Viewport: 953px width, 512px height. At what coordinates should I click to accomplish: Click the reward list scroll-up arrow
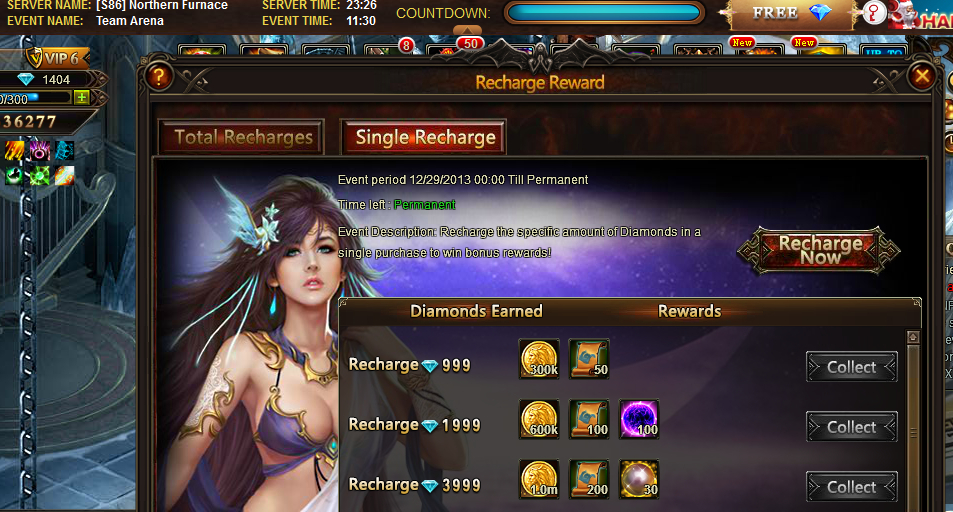[912, 338]
